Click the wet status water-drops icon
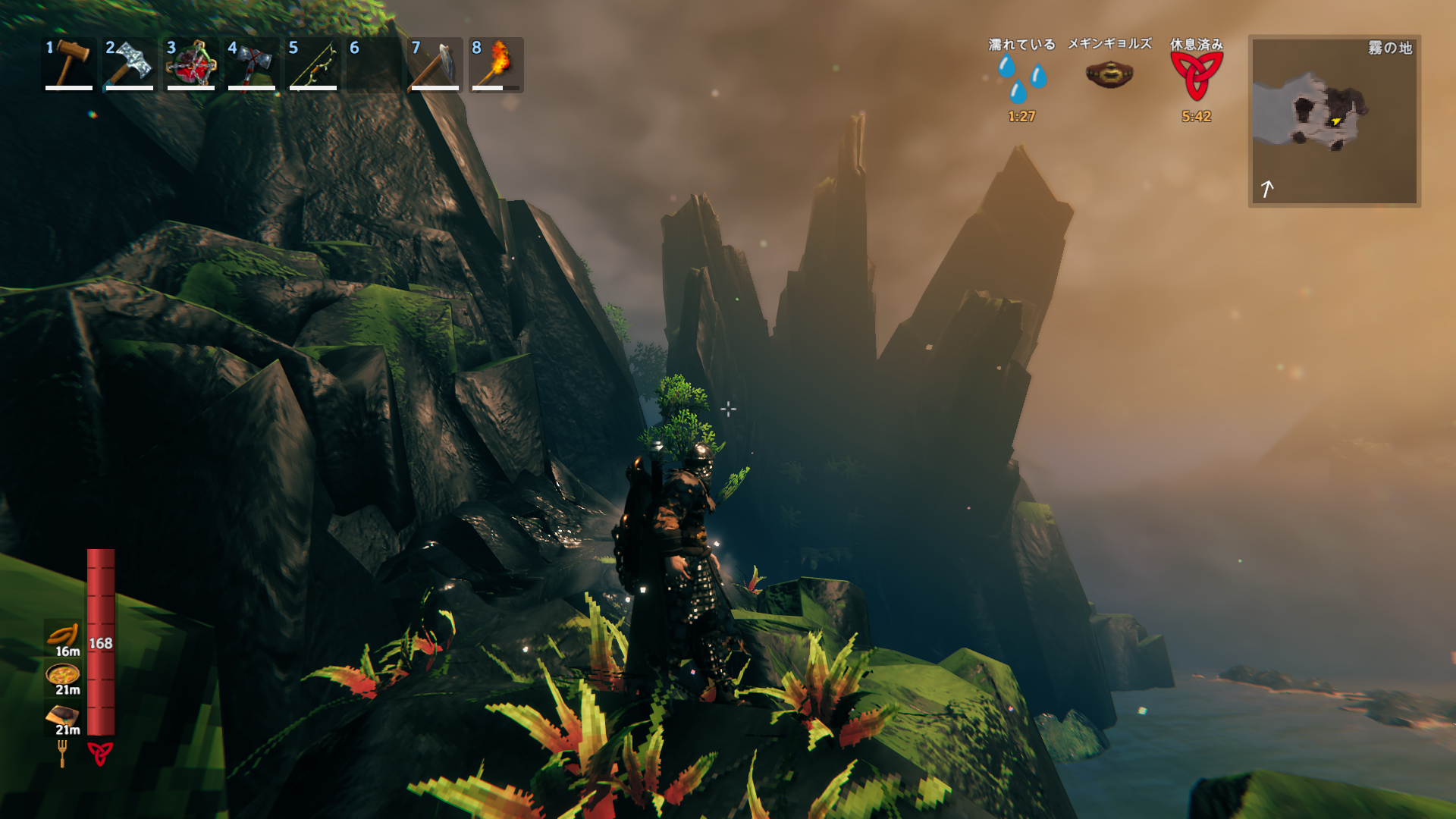 pos(1021,78)
